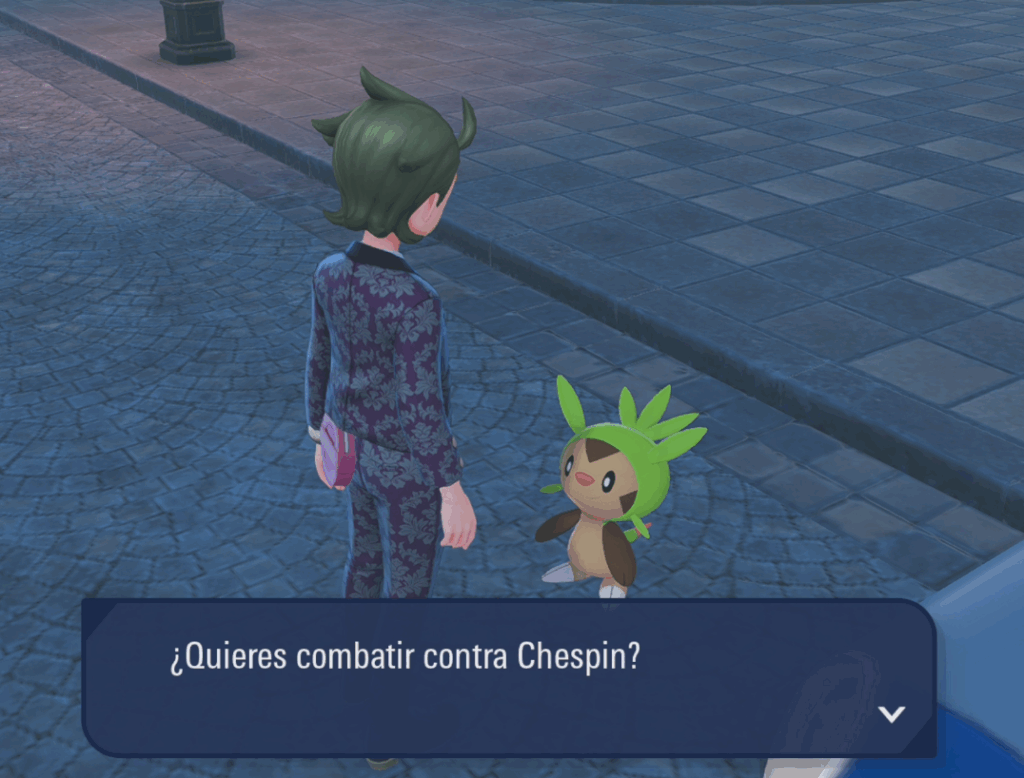Image resolution: width=1024 pixels, height=778 pixels.
Task: Click the Chespin battle dialogue box
Action: coord(508,677)
